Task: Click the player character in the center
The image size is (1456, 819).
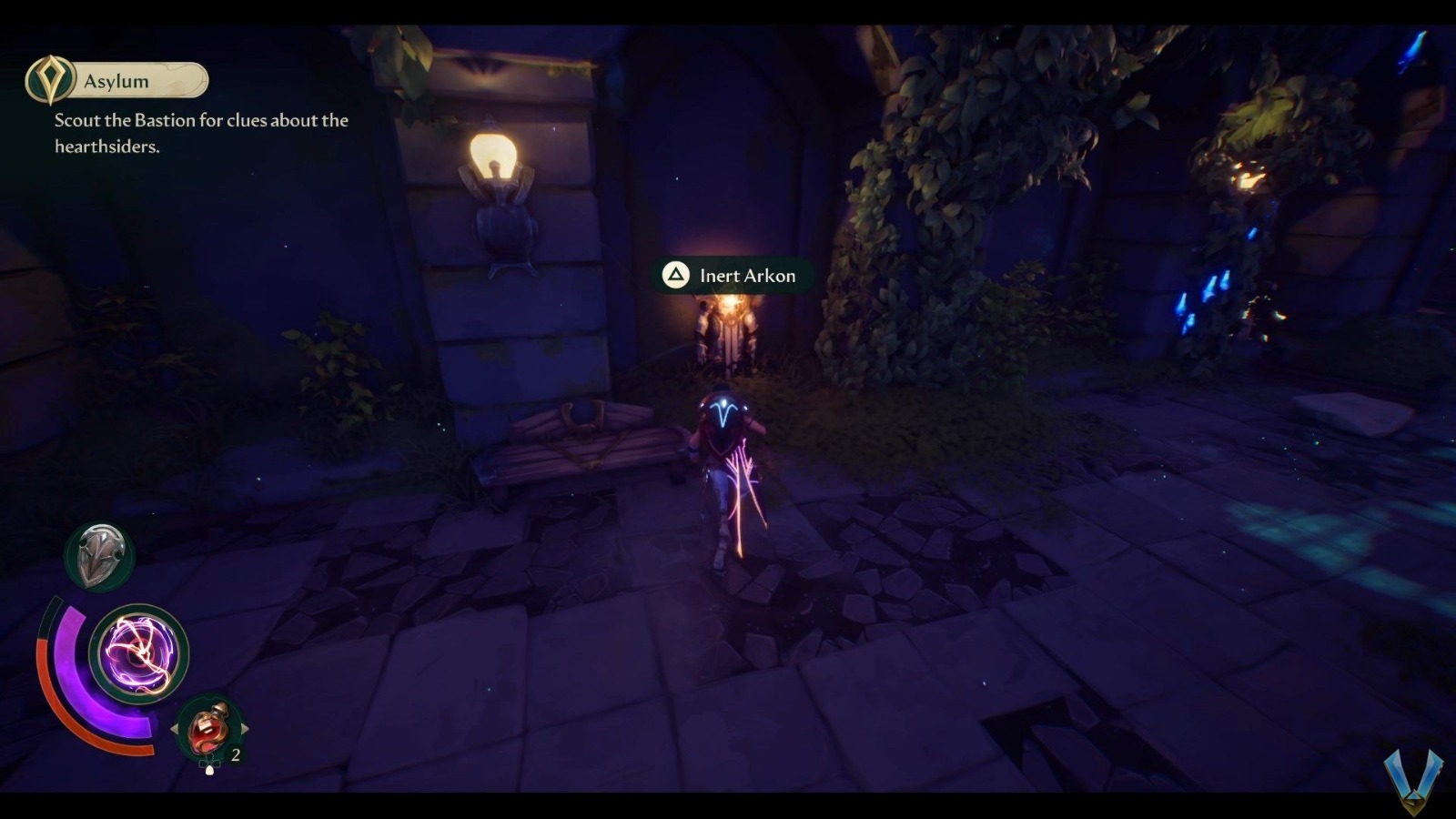Action: tap(728, 473)
